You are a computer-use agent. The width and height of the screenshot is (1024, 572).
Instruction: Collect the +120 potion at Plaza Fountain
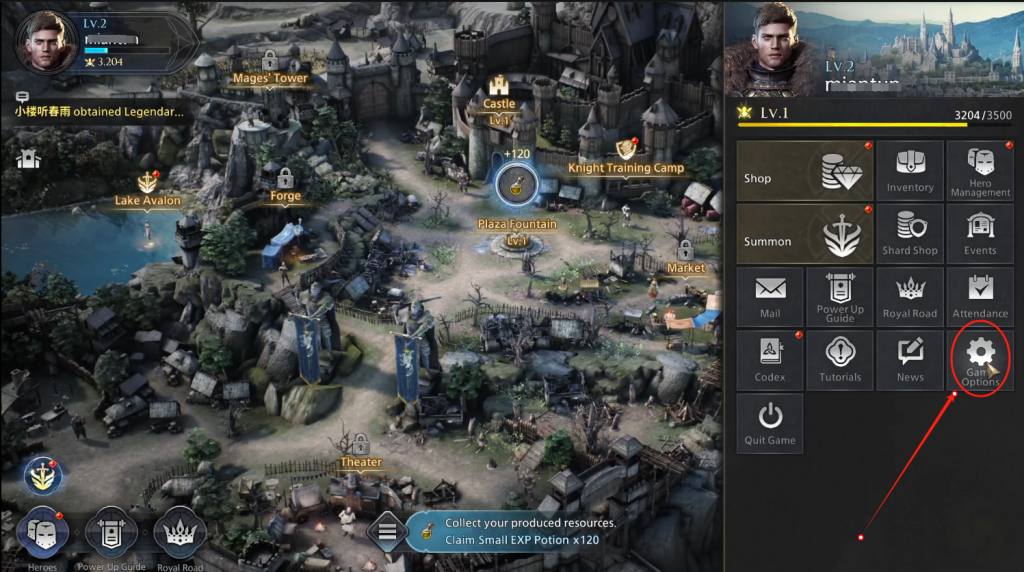point(517,182)
